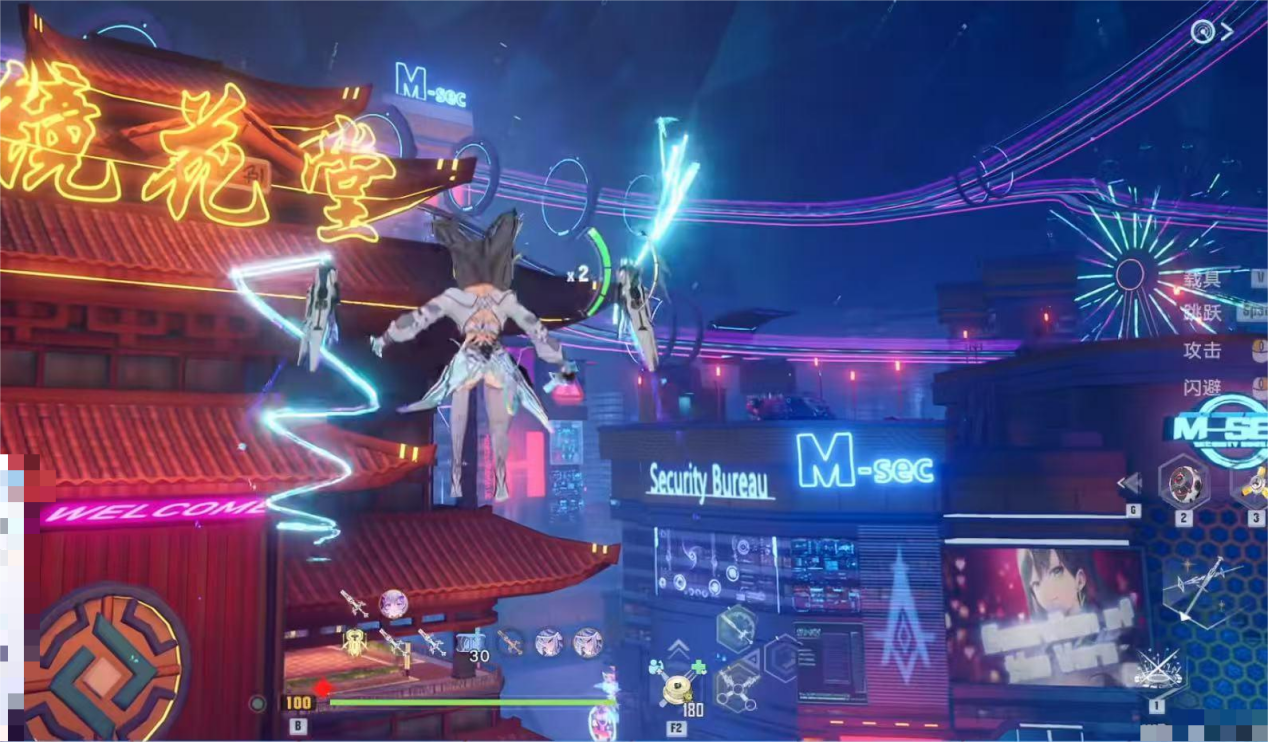The height and width of the screenshot is (742, 1268).
Task: Select the purple-haired portrait in the top buff row
Action: click(x=393, y=603)
